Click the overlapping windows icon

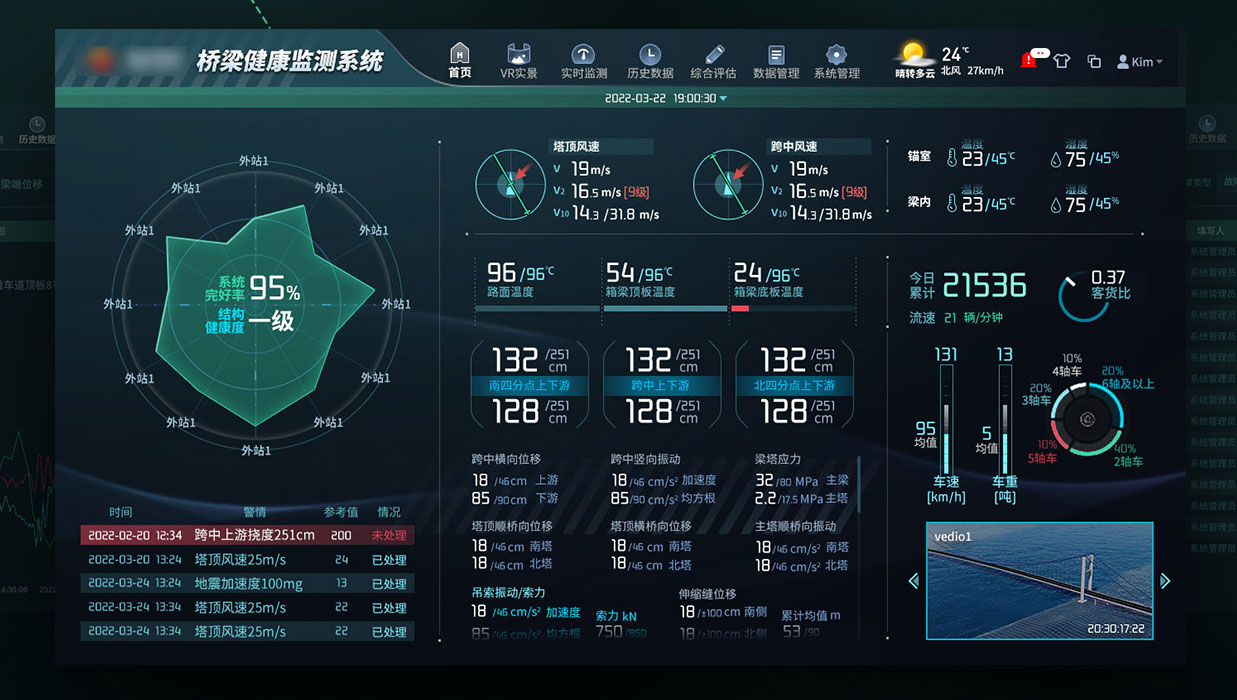[1094, 62]
